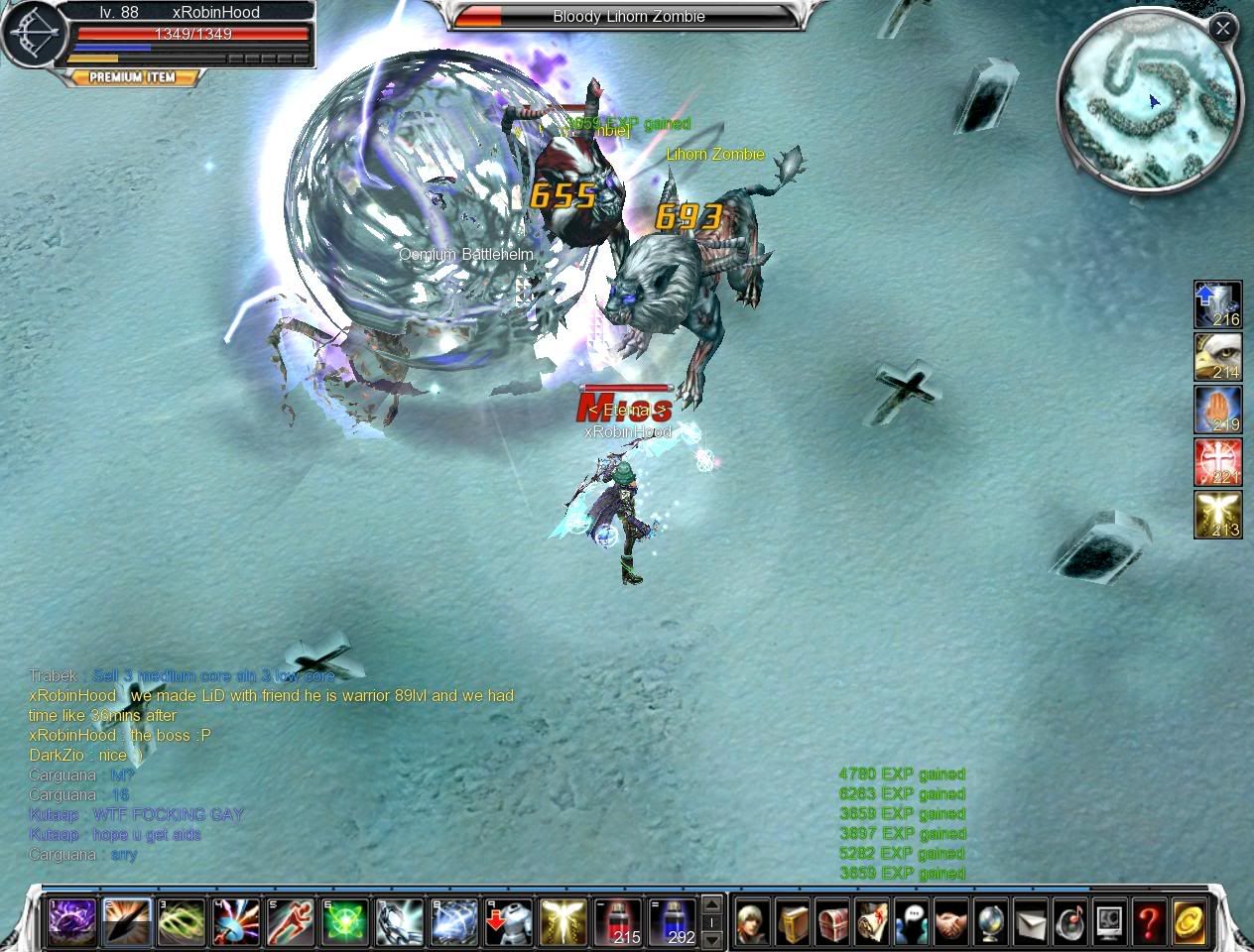This screenshot has height=952, width=1254.
Task: Open the handshake trade menu
Action: [x=951, y=922]
